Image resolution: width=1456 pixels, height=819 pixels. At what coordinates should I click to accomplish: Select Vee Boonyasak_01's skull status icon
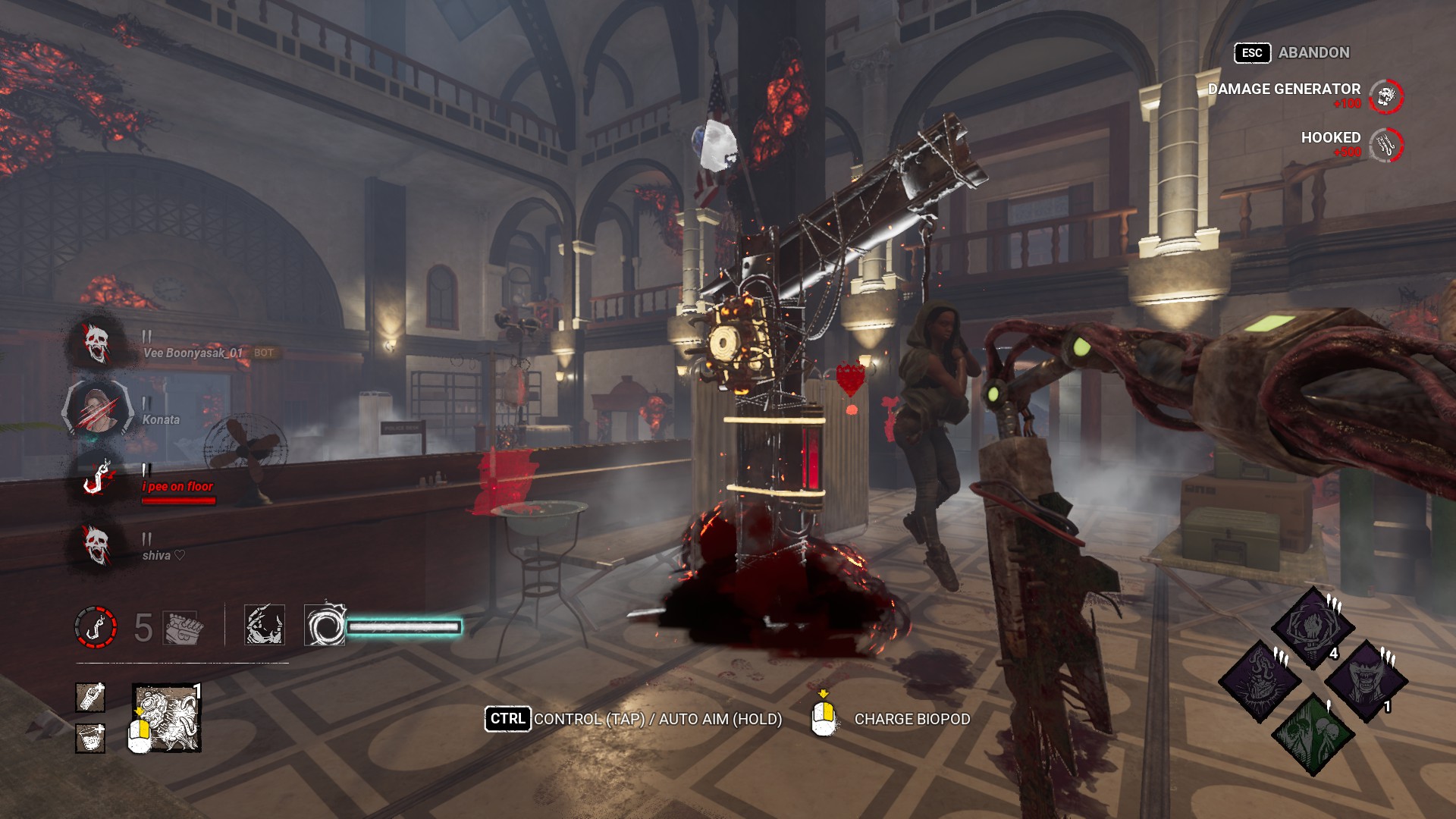96,343
